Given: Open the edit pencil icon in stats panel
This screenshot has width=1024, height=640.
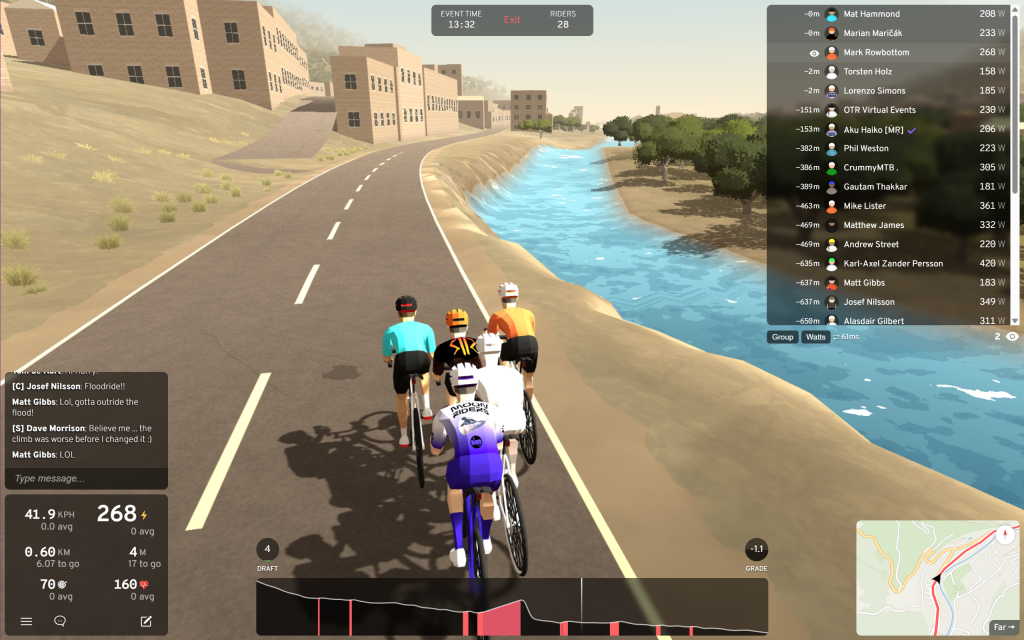Looking at the screenshot, I should pyautogui.click(x=146, y=621).
